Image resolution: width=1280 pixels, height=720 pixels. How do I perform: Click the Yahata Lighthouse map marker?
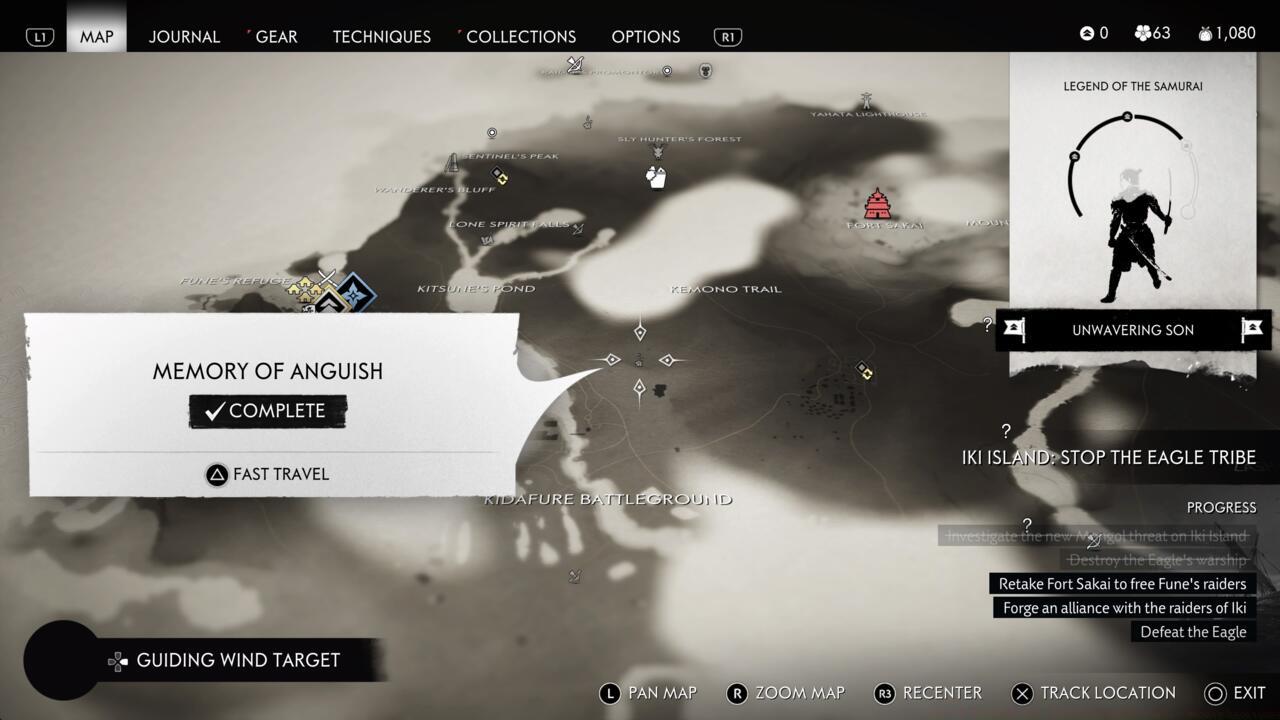[x=866, y=101]
